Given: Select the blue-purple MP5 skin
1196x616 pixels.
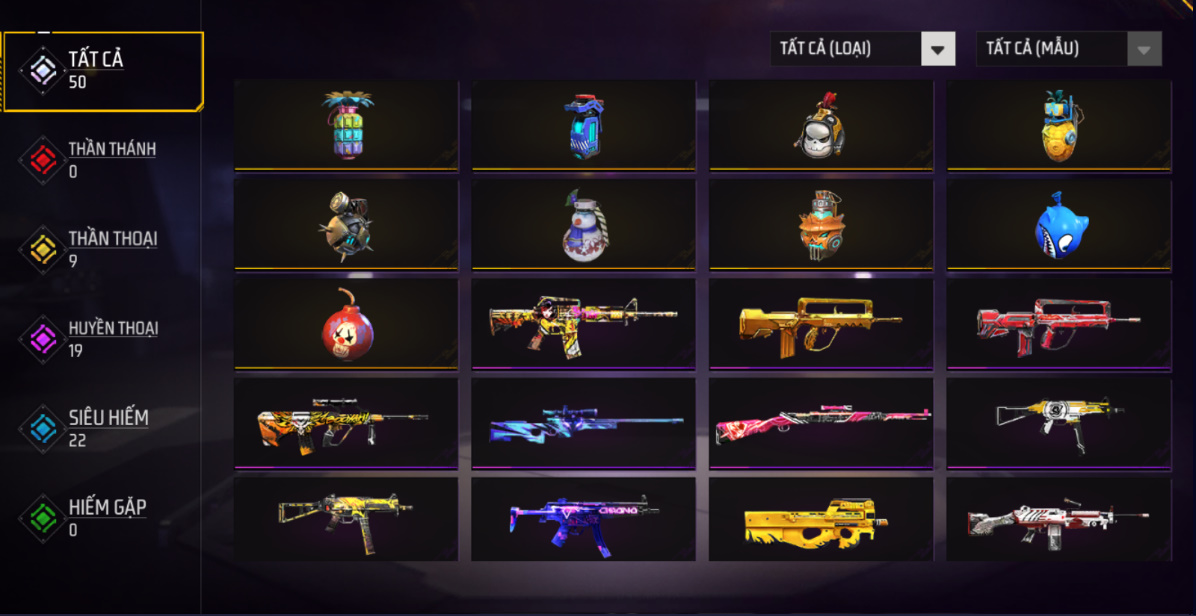Looking at the screenshot, I should pos(584,520).
